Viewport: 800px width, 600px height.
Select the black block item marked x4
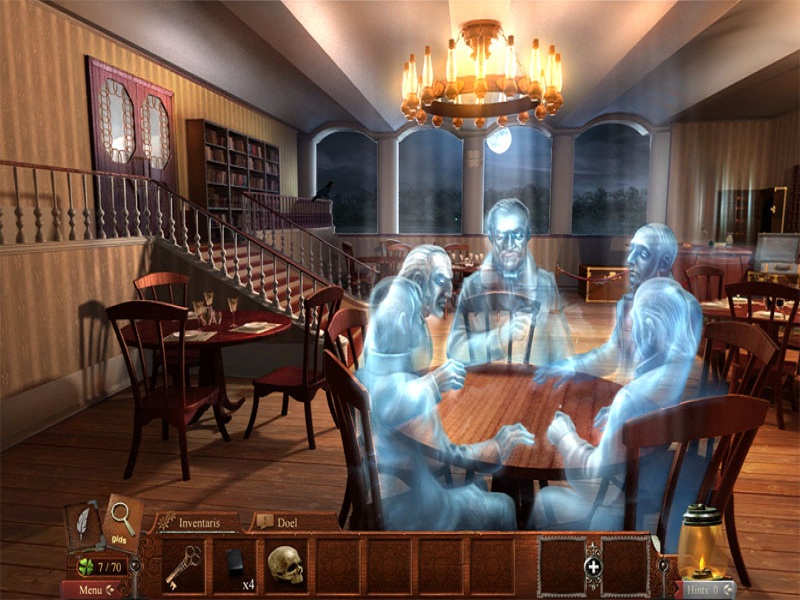pyautogui.click(x=235, y=564)
